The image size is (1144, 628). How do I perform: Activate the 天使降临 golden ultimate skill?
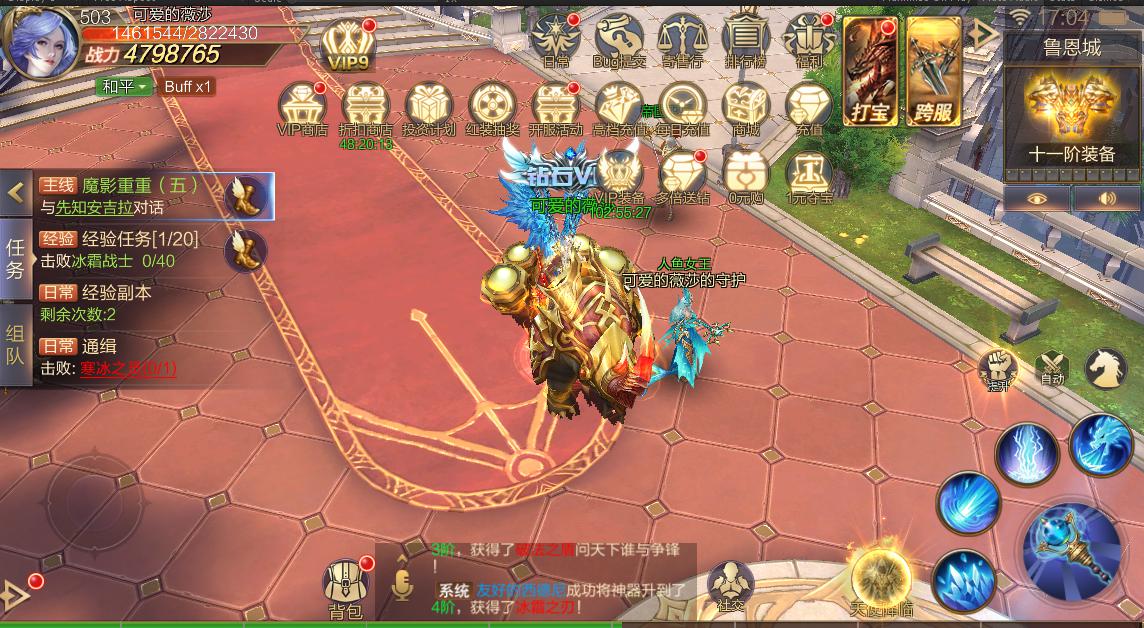pos(881,578)
